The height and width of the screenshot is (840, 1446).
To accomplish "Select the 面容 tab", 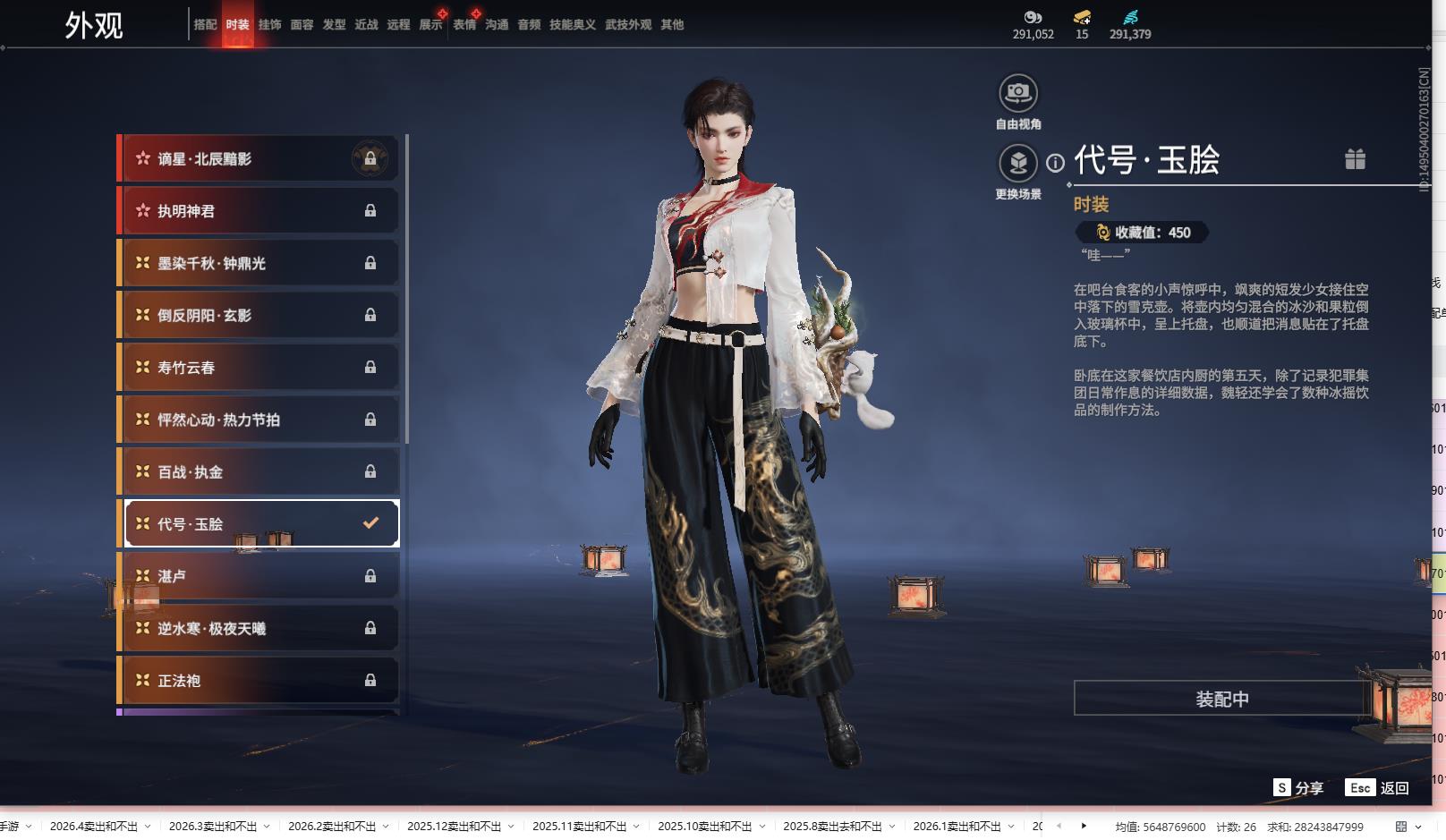I will 302,25.
